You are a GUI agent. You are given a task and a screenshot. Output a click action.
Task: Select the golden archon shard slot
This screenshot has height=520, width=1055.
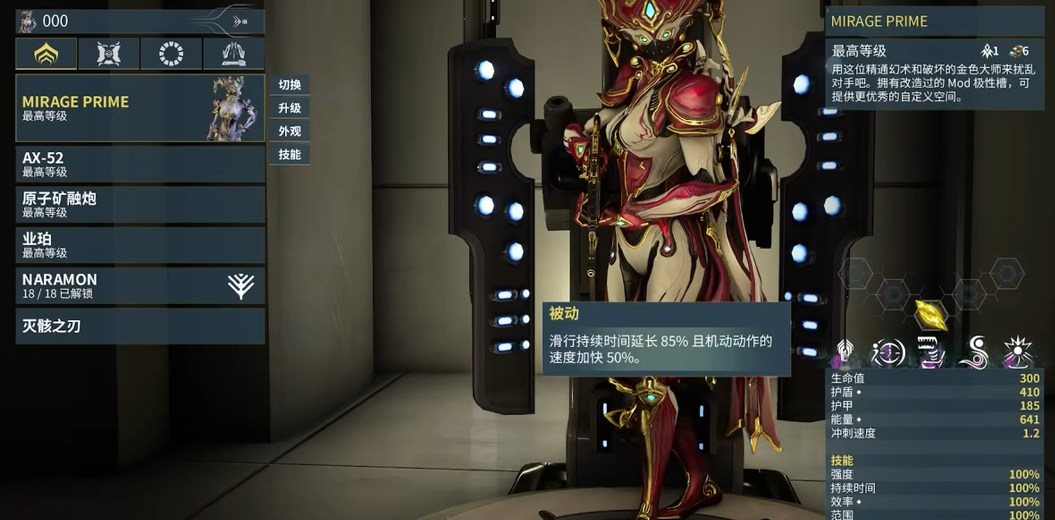pos(931,314)
